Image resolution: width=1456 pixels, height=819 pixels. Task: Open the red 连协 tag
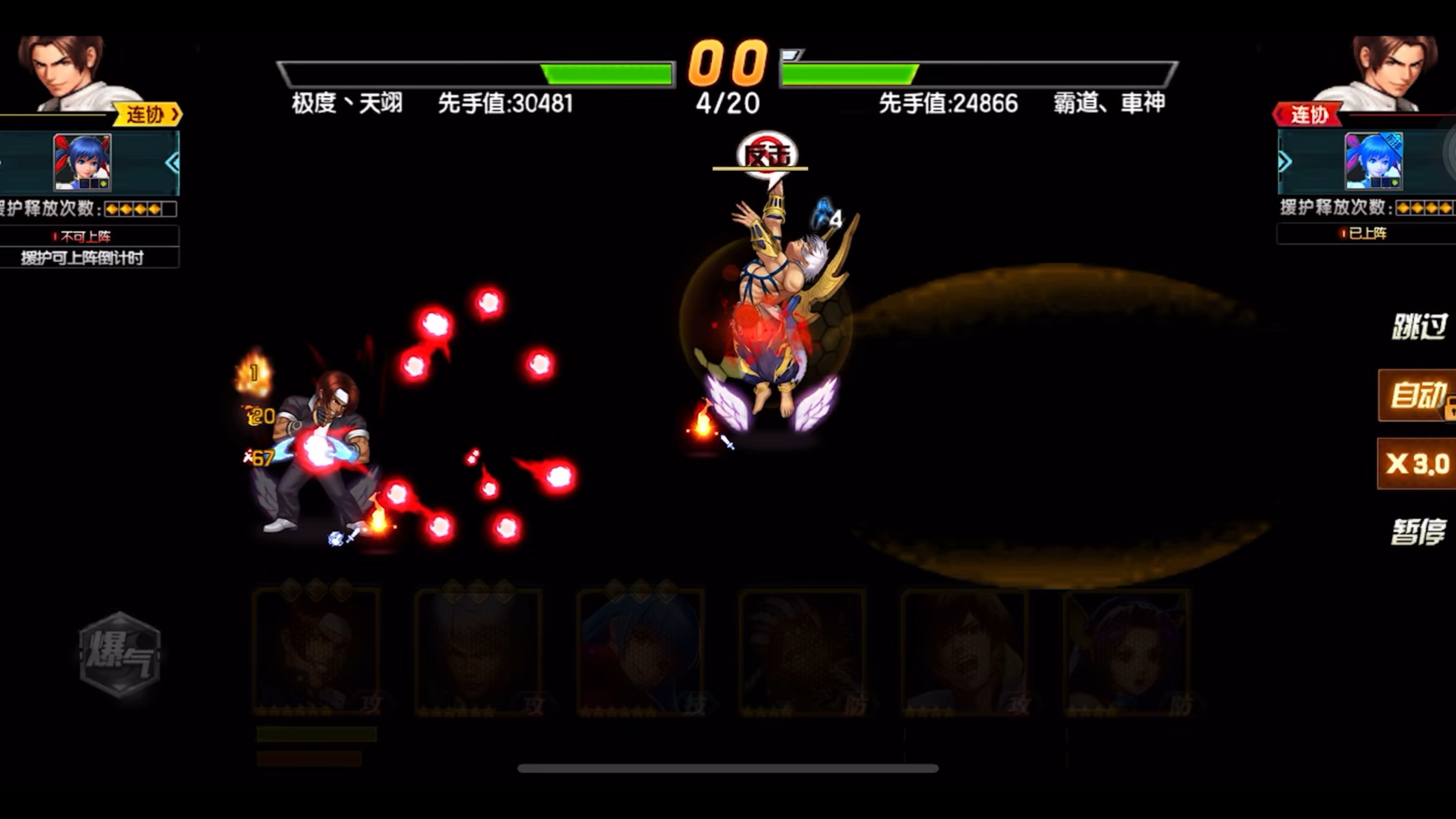click(1307, 115)
